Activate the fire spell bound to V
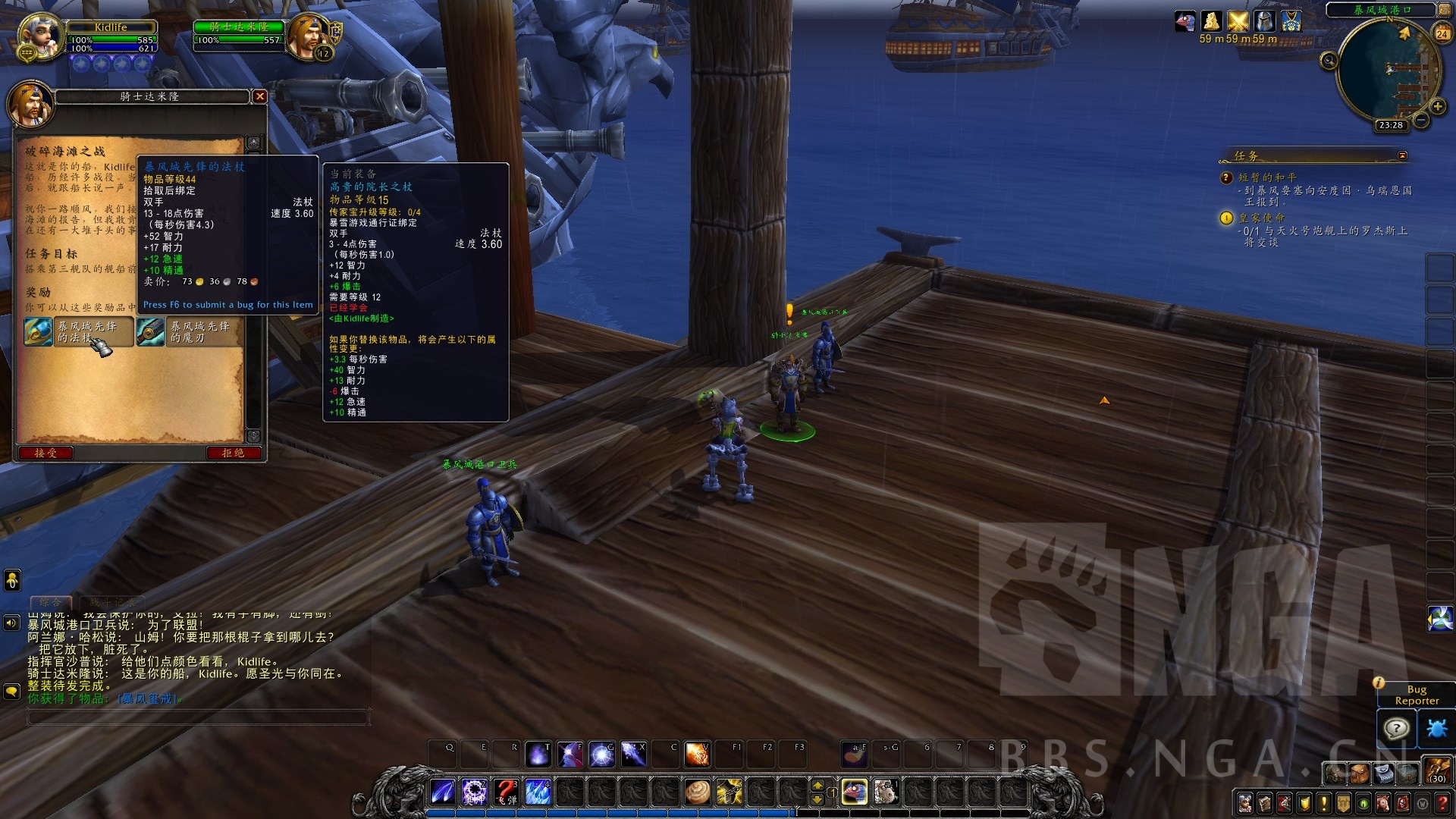1456x819 pixels. coord(697,755)
